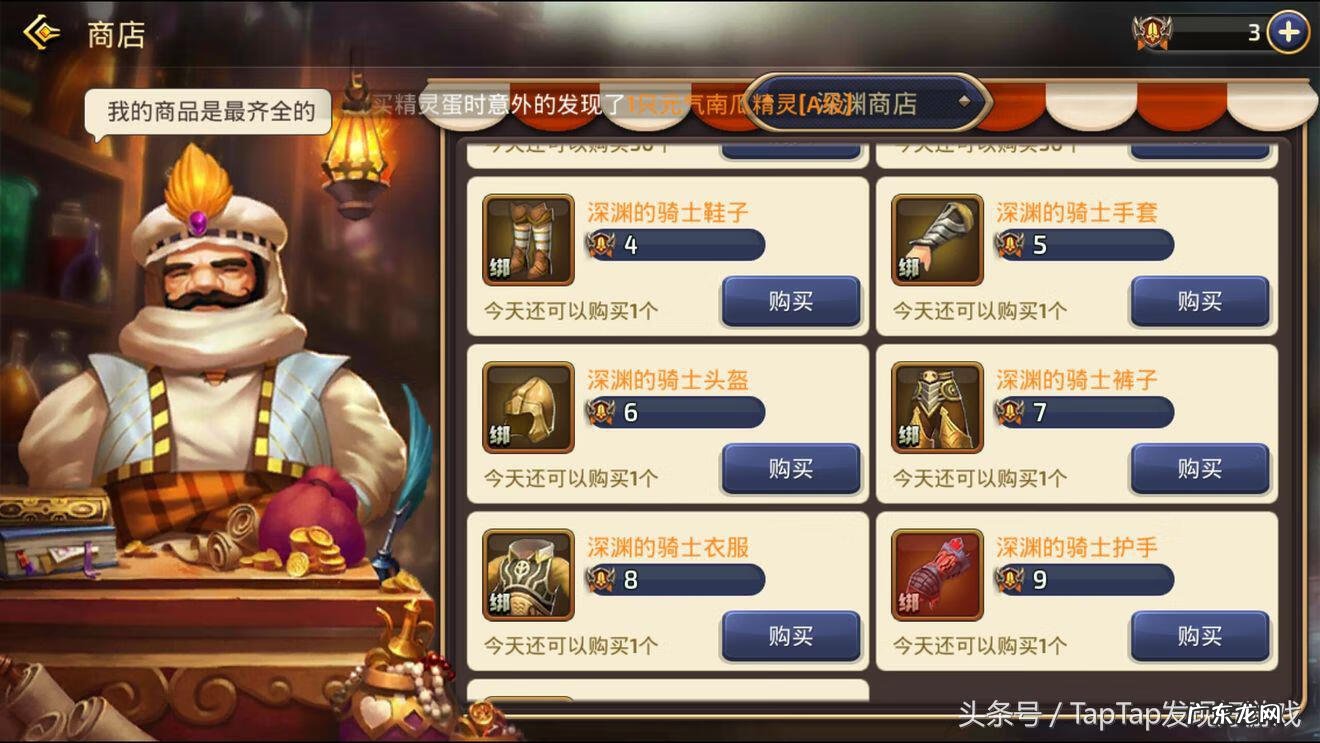
Task: Select the rightmost white awning shop tab
Action: coord(1270,104)
